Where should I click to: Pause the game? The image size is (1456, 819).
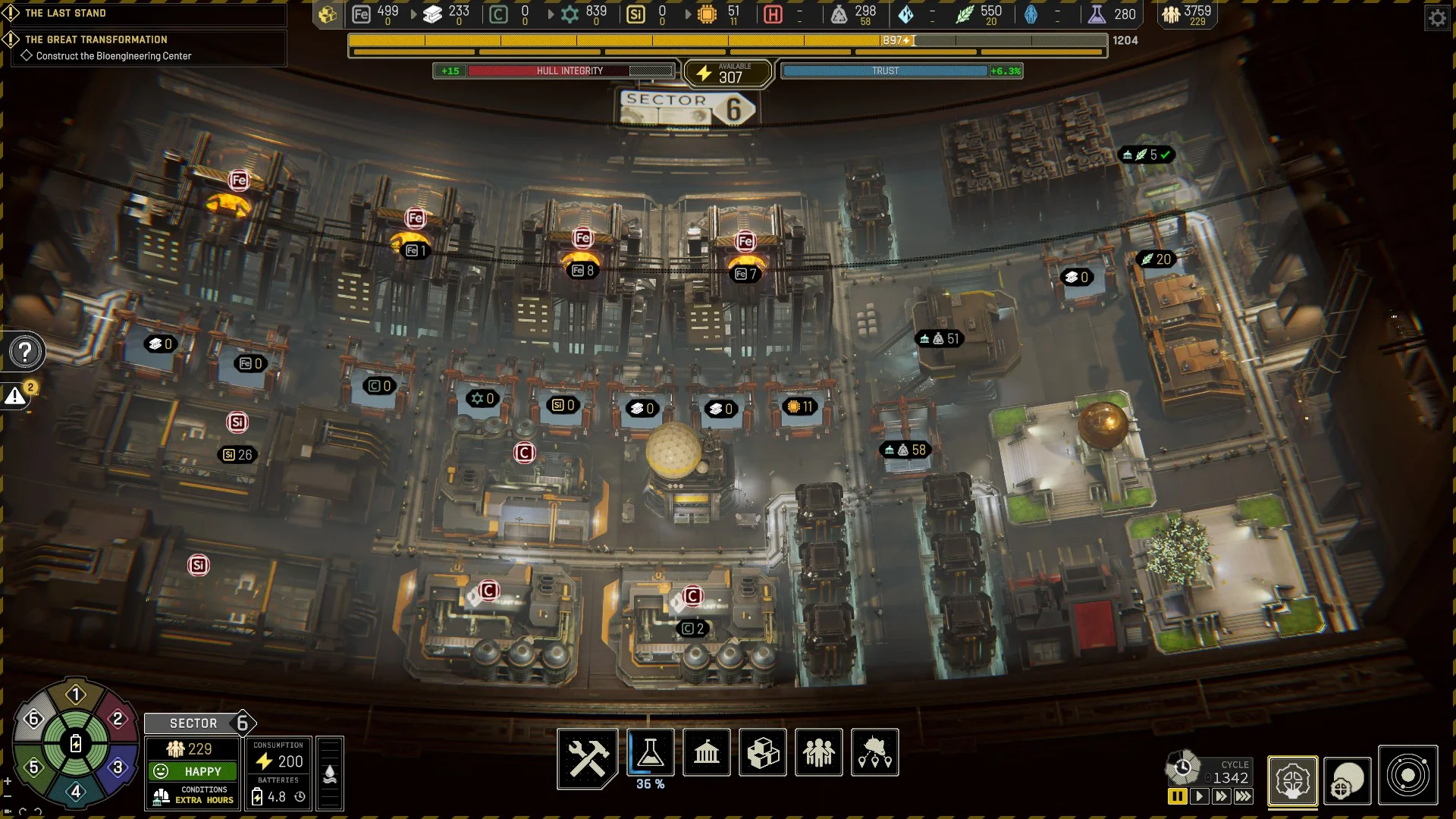pyautogui.click(x=1177, y=796)
